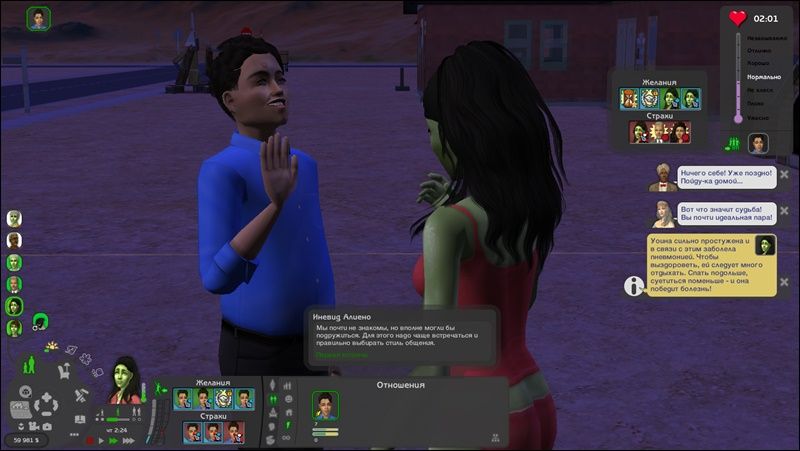Select the third fear under Страхи bottom panel
This screenshot has height=451, width=800.
point(233,431)
